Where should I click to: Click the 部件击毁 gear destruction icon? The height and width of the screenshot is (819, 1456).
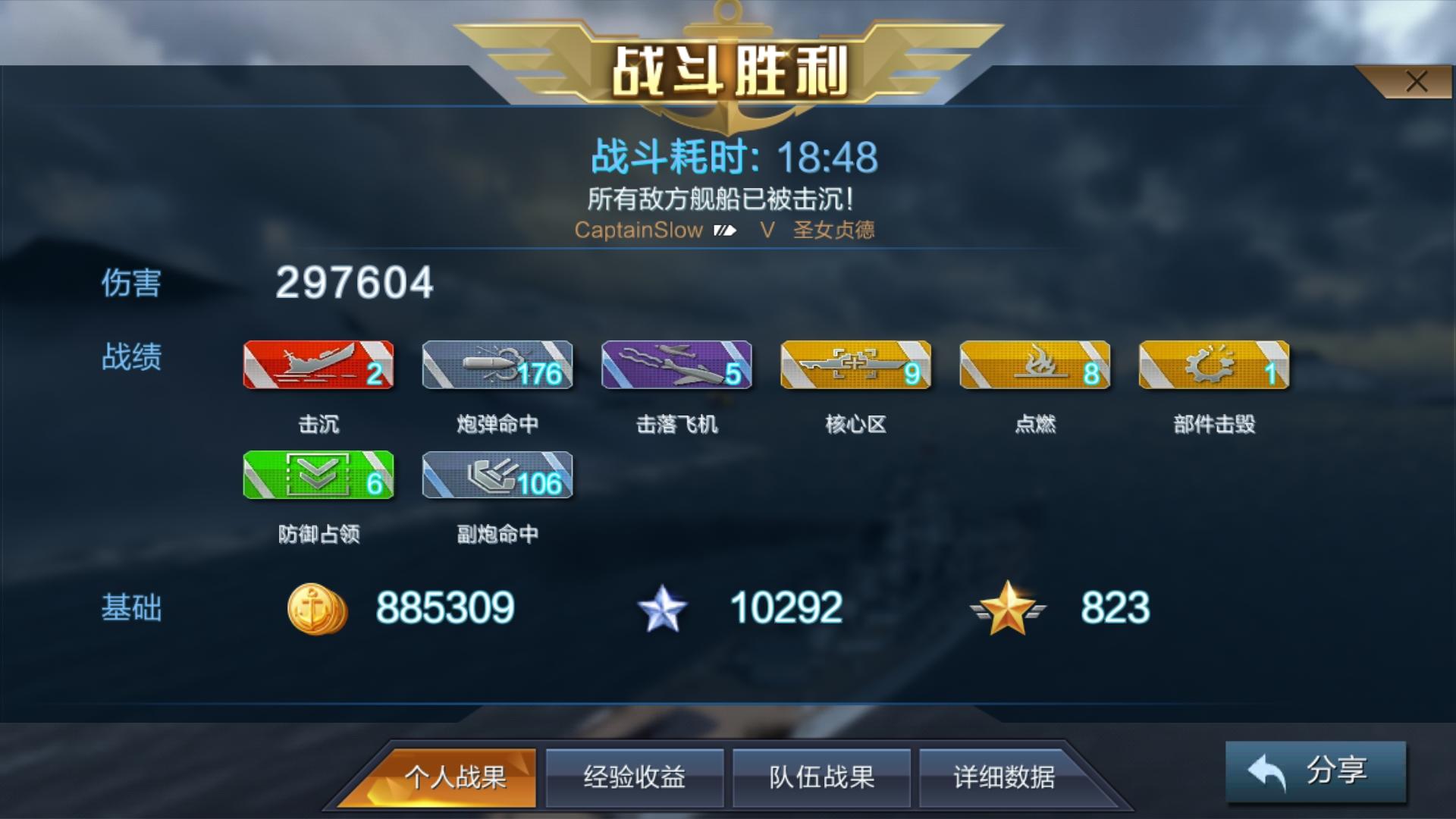tap(1212, 366)
